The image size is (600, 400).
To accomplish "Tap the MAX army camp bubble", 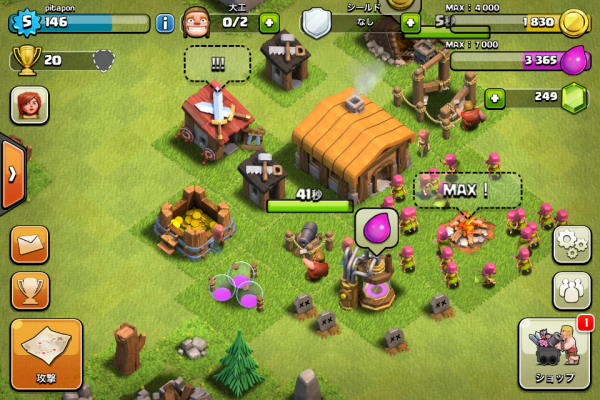I will (467, 188).
